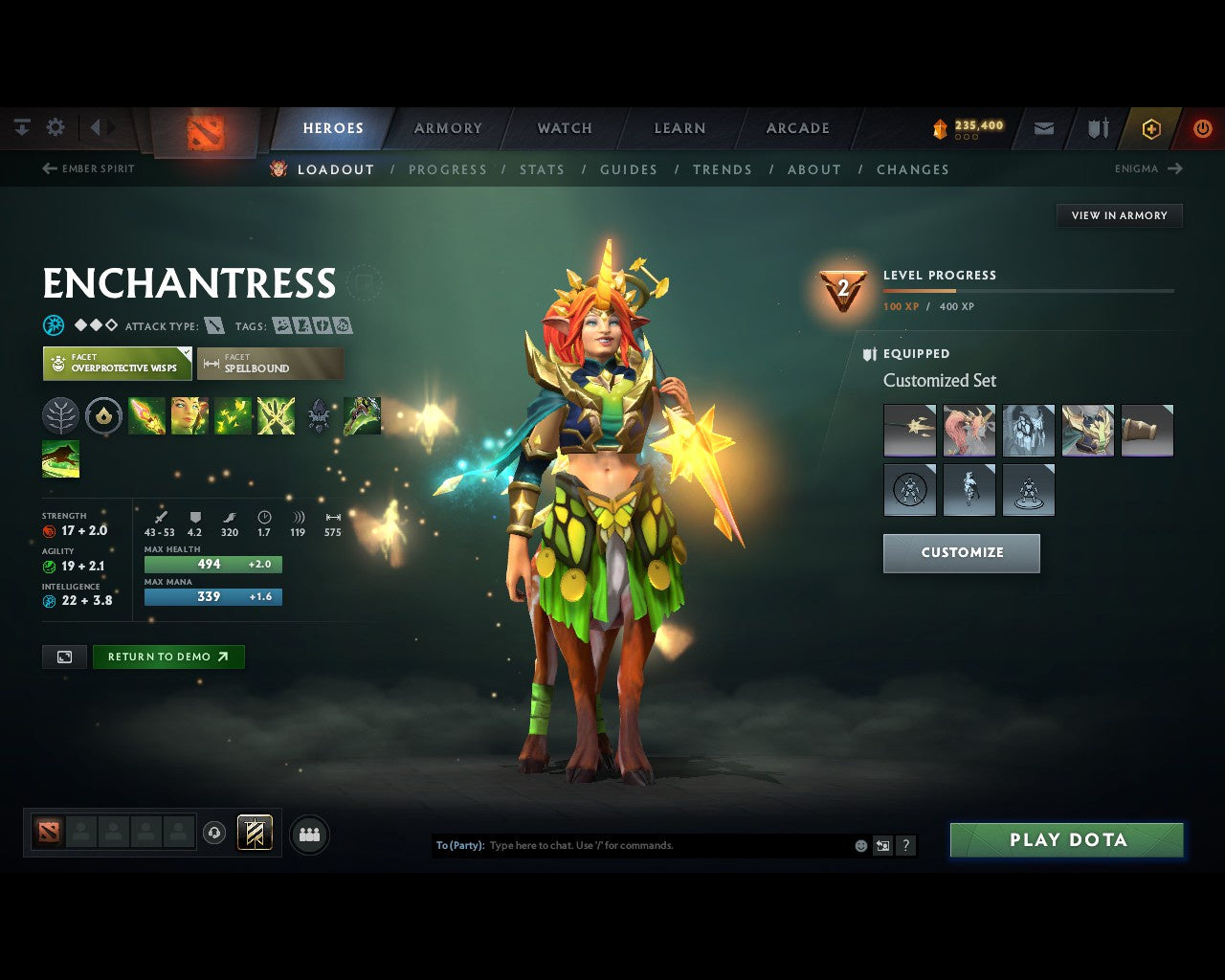Select the Spellbound facet

[270, 364]
